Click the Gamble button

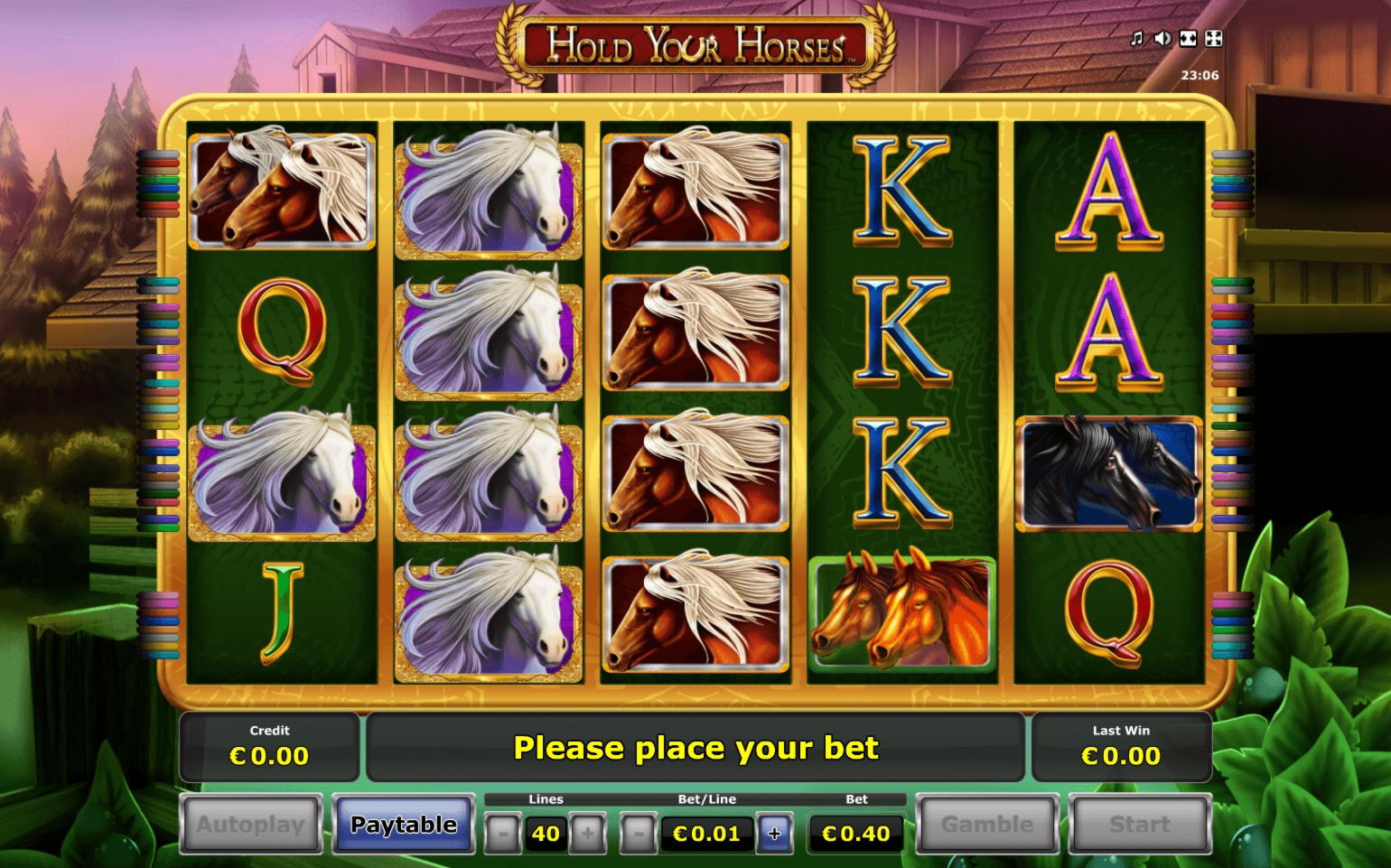click(x=986, y=824)
